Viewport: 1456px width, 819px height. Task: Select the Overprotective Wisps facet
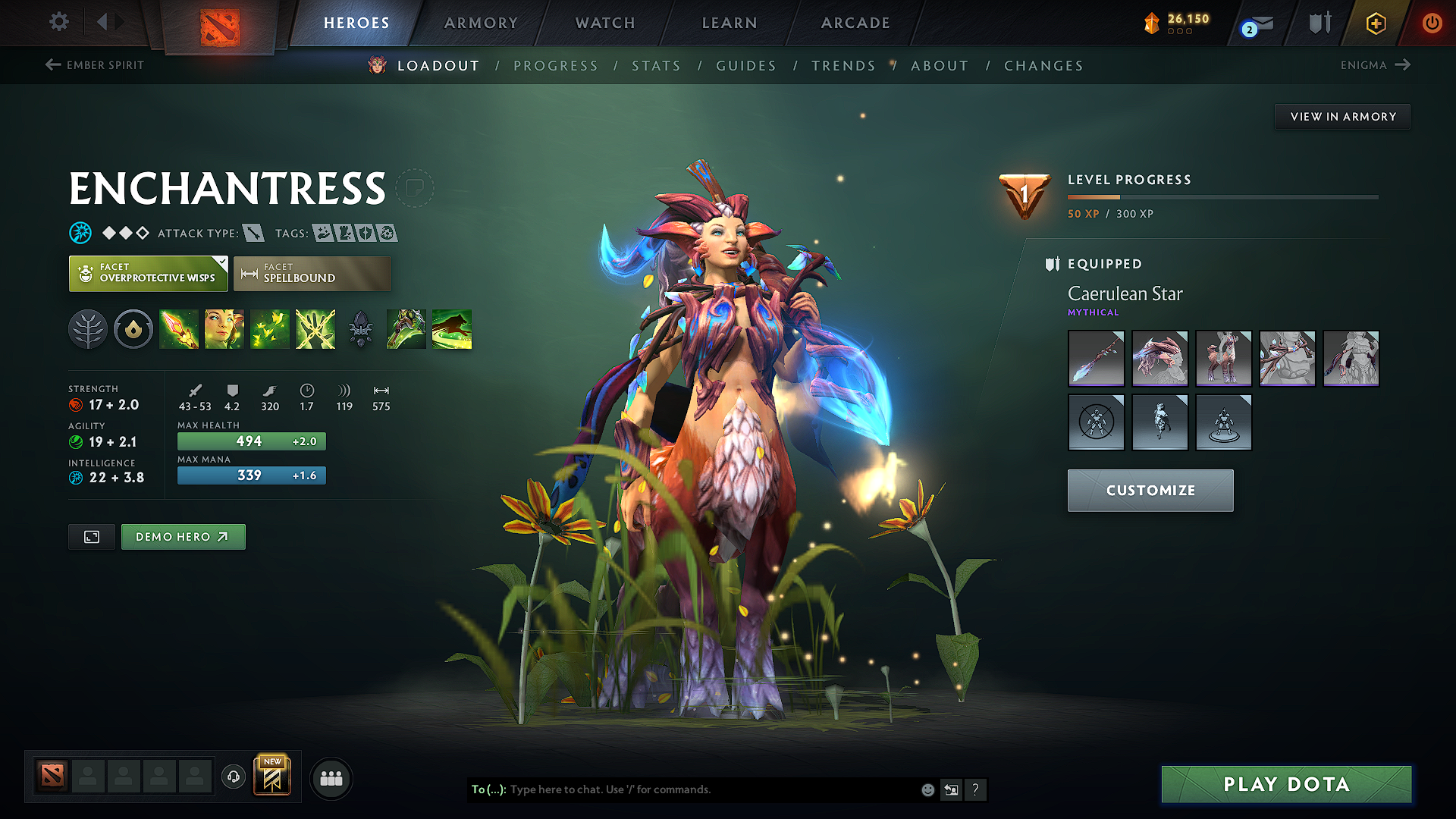pos(148,273)
